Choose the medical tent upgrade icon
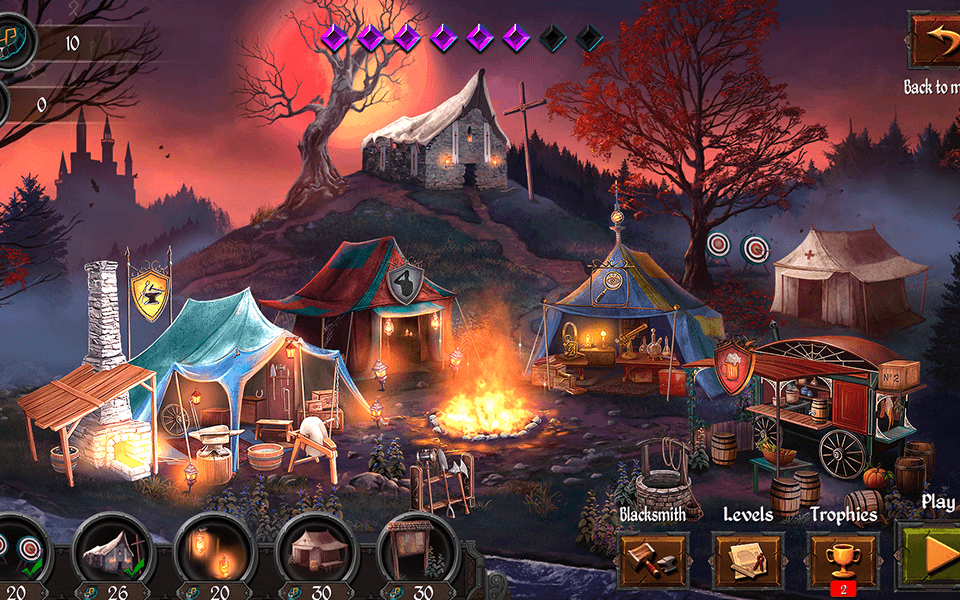The width and height of the screenshot is (960, 600). 315,548
